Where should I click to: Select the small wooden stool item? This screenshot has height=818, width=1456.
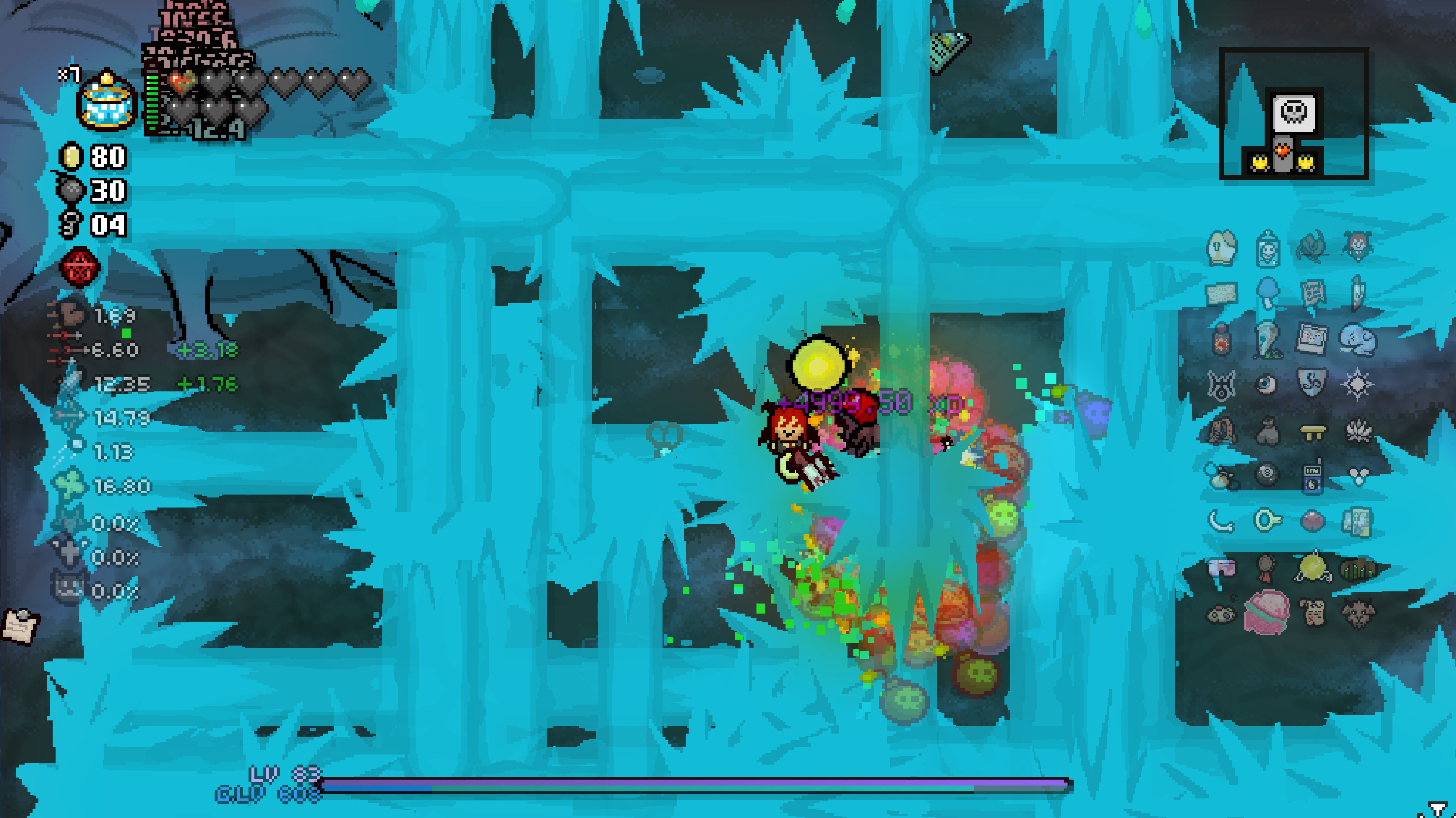click(x=1312, y=432)
